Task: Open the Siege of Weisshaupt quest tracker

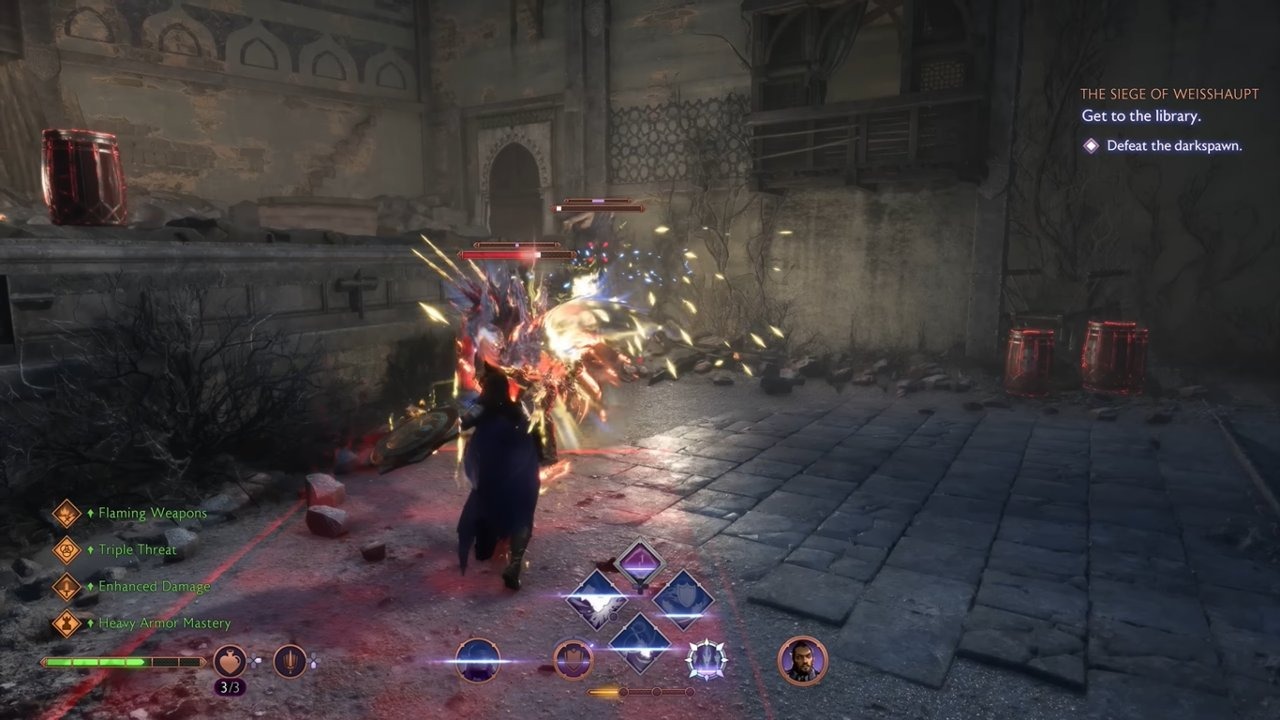Action: (x=1168, y=94)
